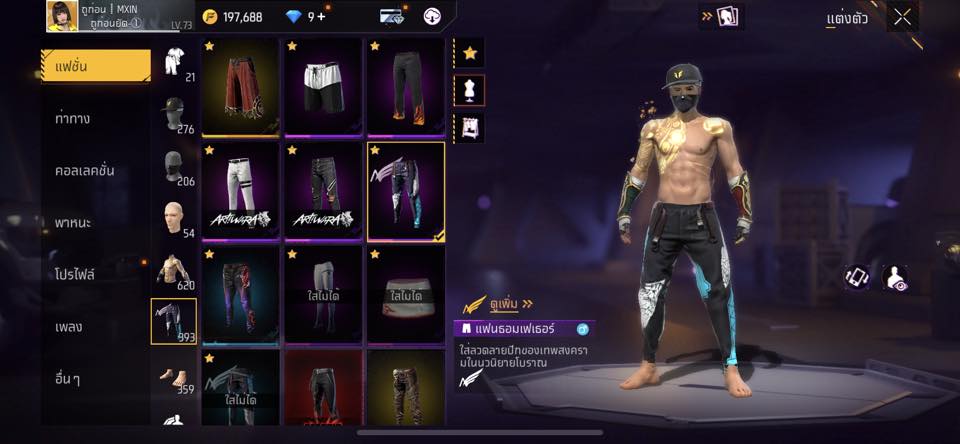Choose the face mask category
Viewport: 960px width, 444px height.
[174, 166]
